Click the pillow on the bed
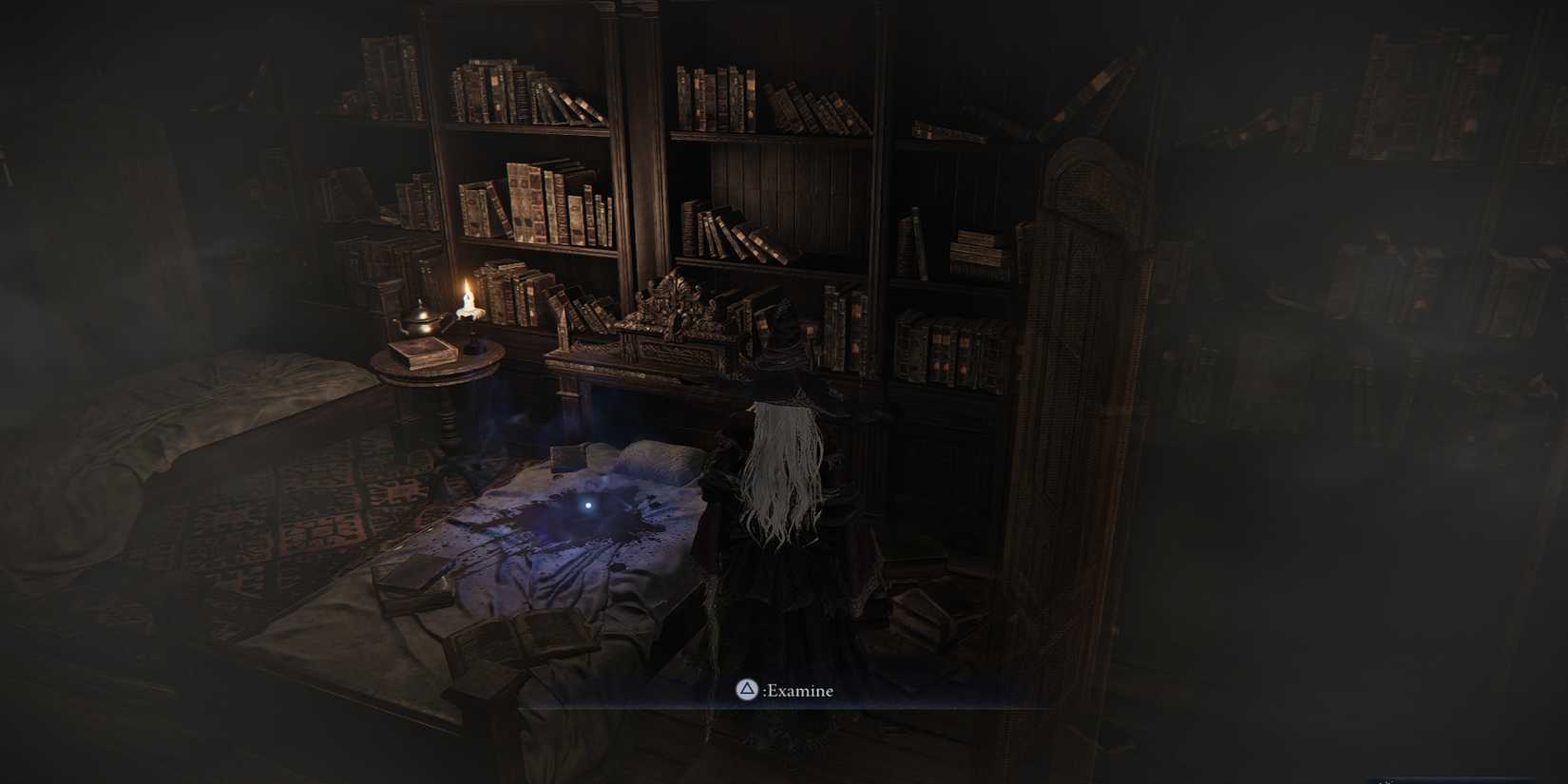 tap(646, 456)
